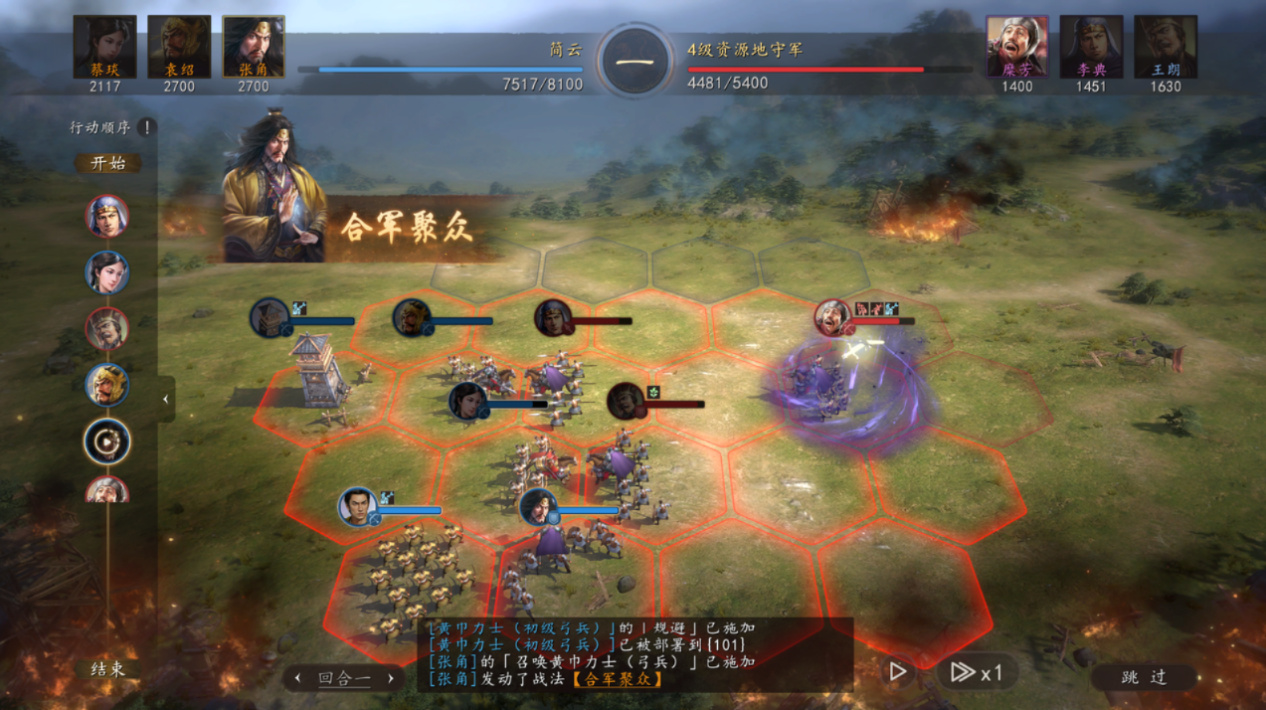1266x710 pixels.
Task: Show the 行动顺序 info tooltip icon
Action: coord(146,127)
